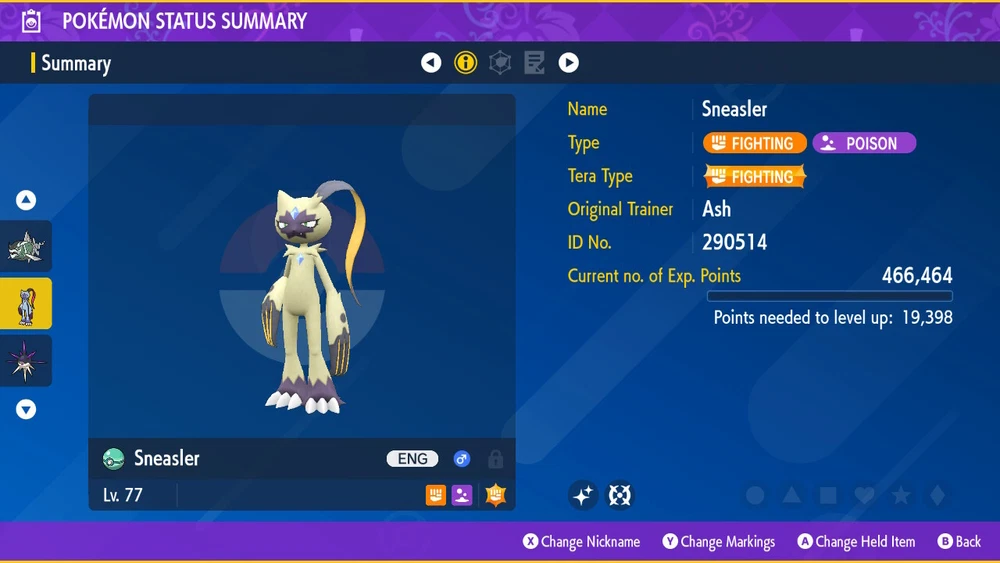1000x563 pixels.
Task: Click the party list down arrow
Action: 26,409
